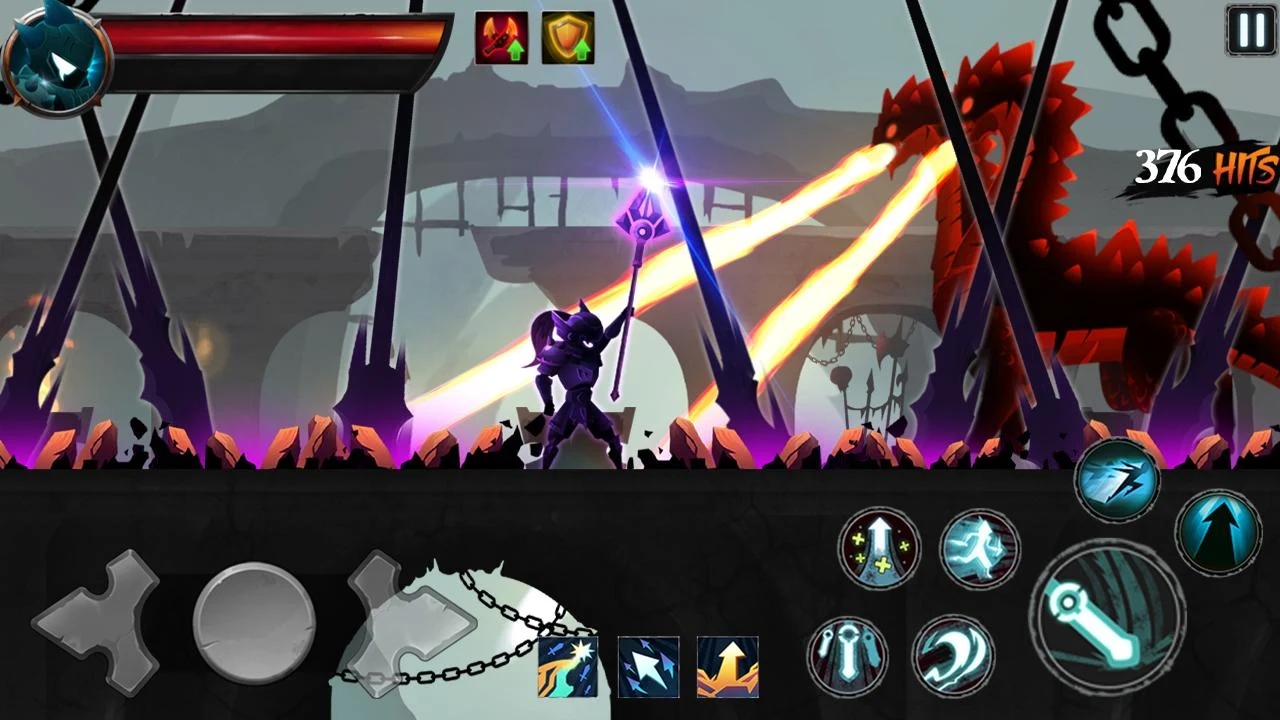Pause the game
The image size is (1280, 720).
point(1250,31)
